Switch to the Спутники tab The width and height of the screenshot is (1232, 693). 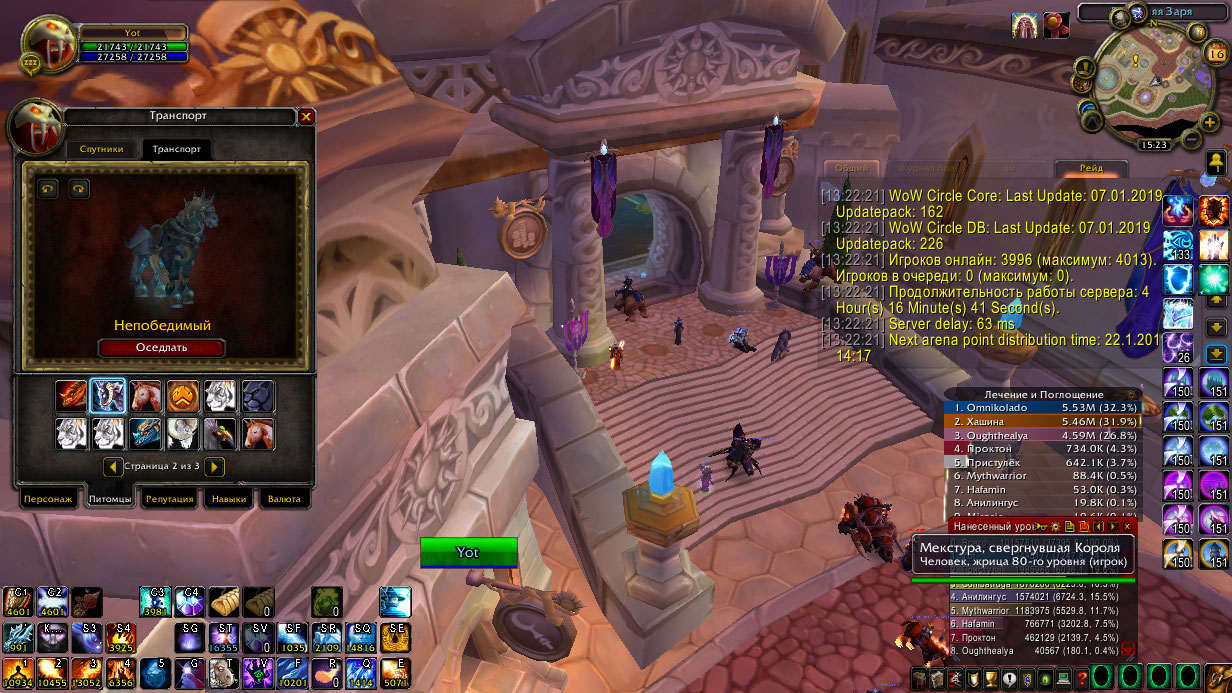[102, 149]
